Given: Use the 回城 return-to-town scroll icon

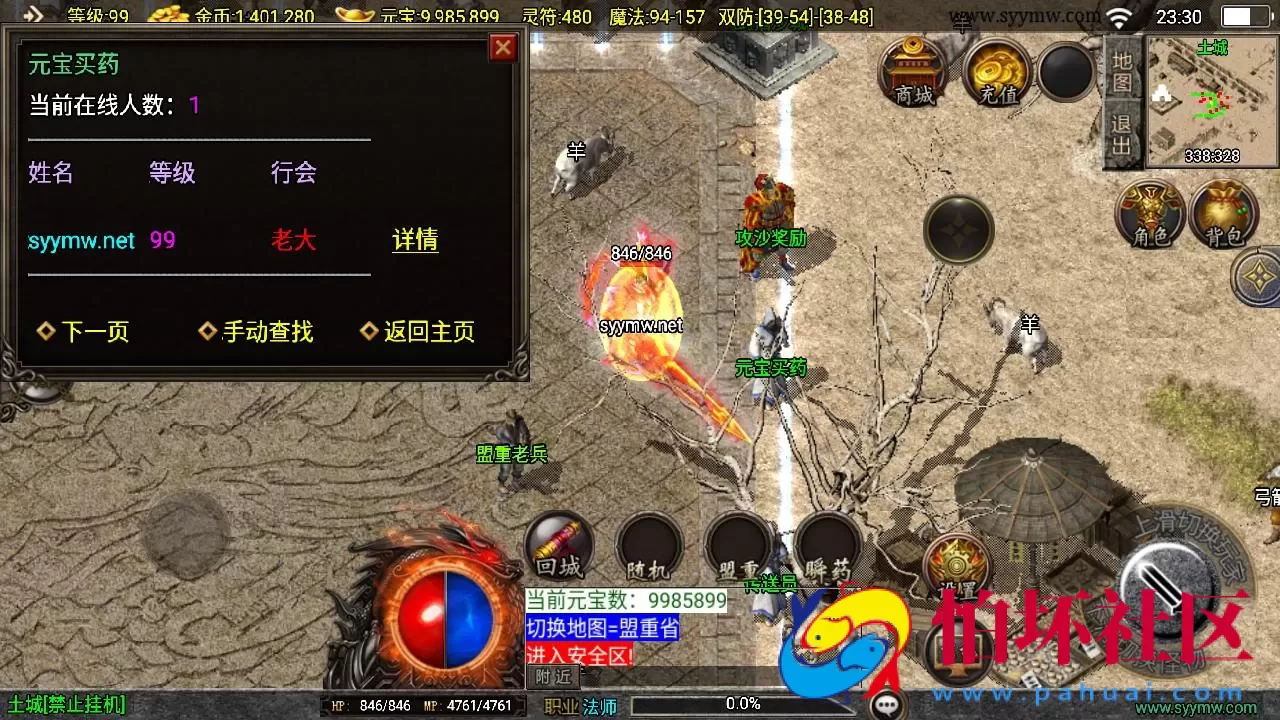Looking at the screenshot, I should click(558, 548).
